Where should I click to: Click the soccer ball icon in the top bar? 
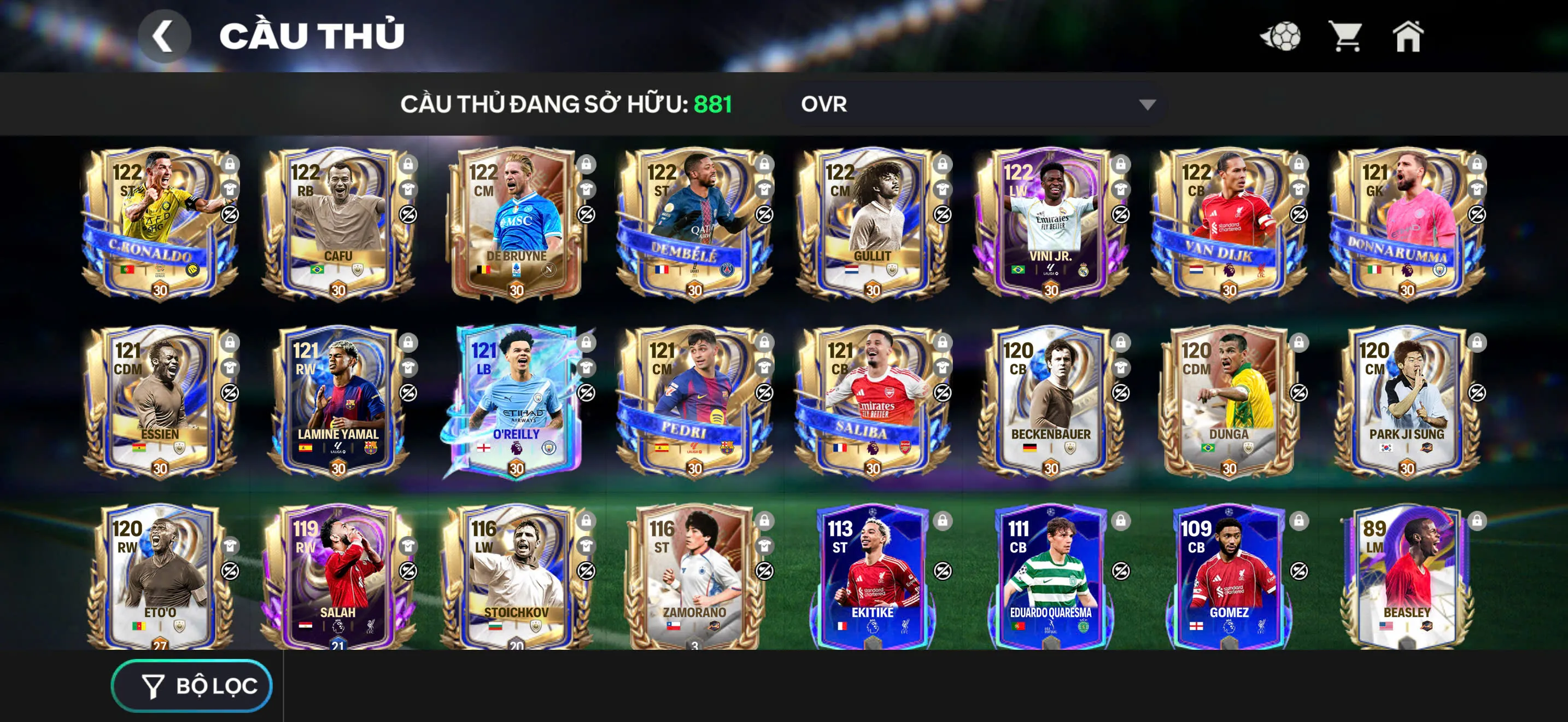click(x=1282, y=38)
